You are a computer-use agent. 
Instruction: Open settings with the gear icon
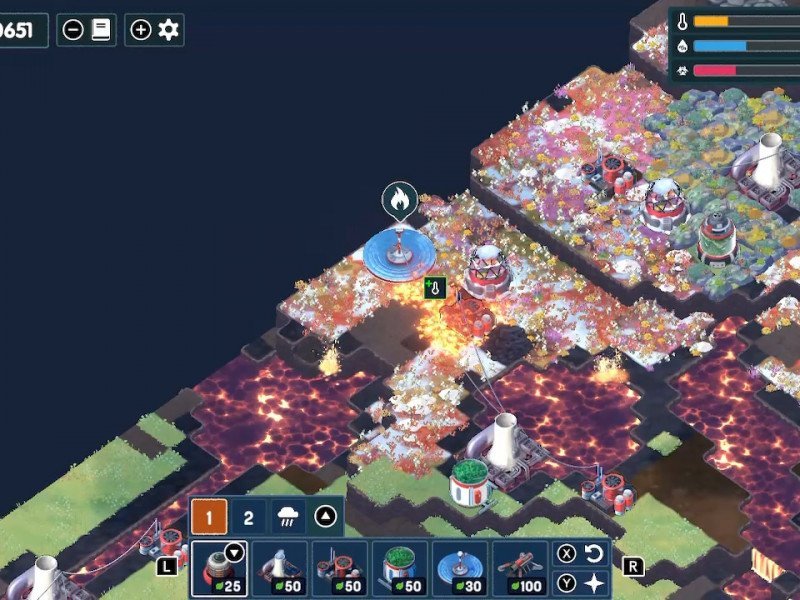click(x=168, y=30)
